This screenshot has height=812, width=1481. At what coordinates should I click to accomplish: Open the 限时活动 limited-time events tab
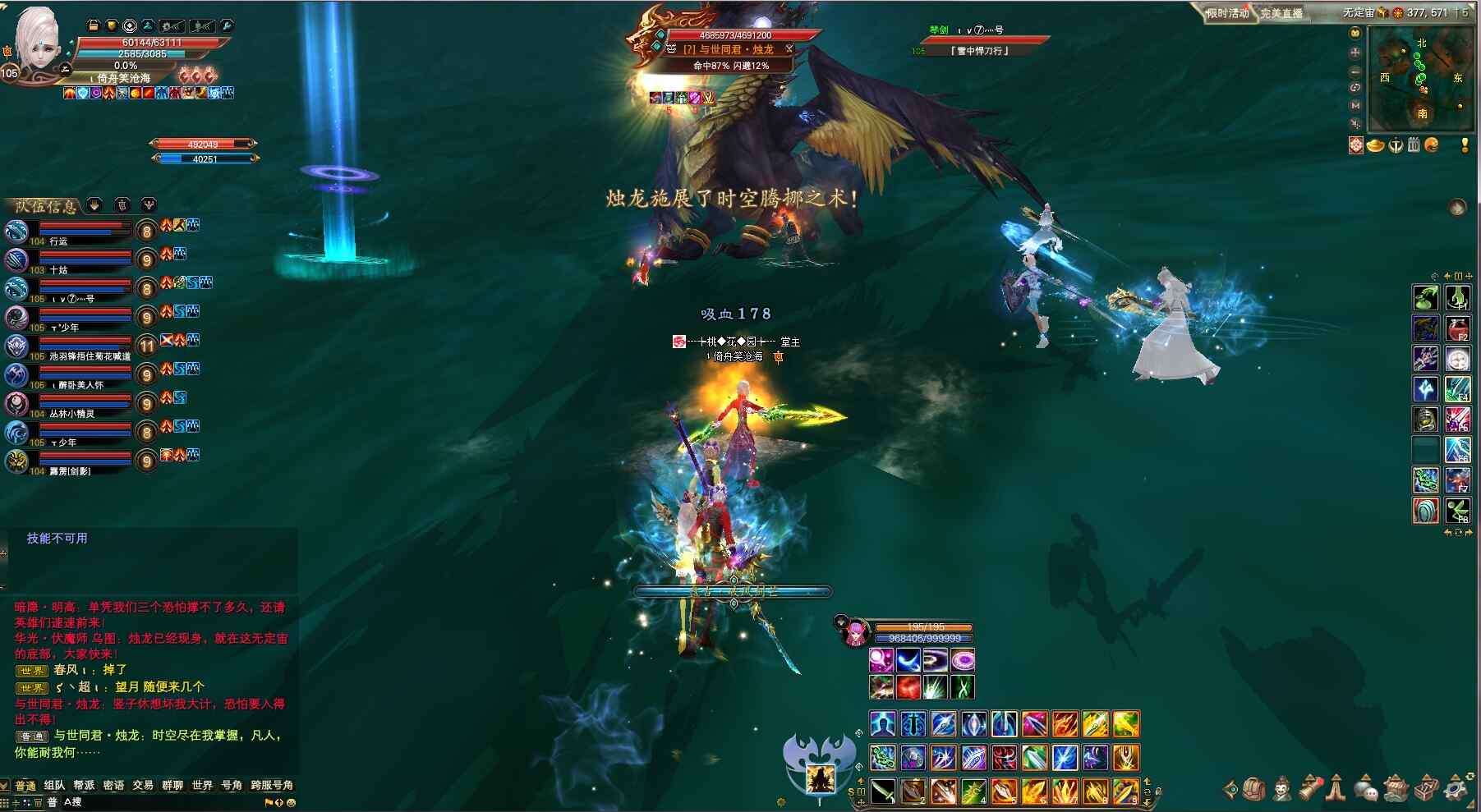tap(1227, 12)
